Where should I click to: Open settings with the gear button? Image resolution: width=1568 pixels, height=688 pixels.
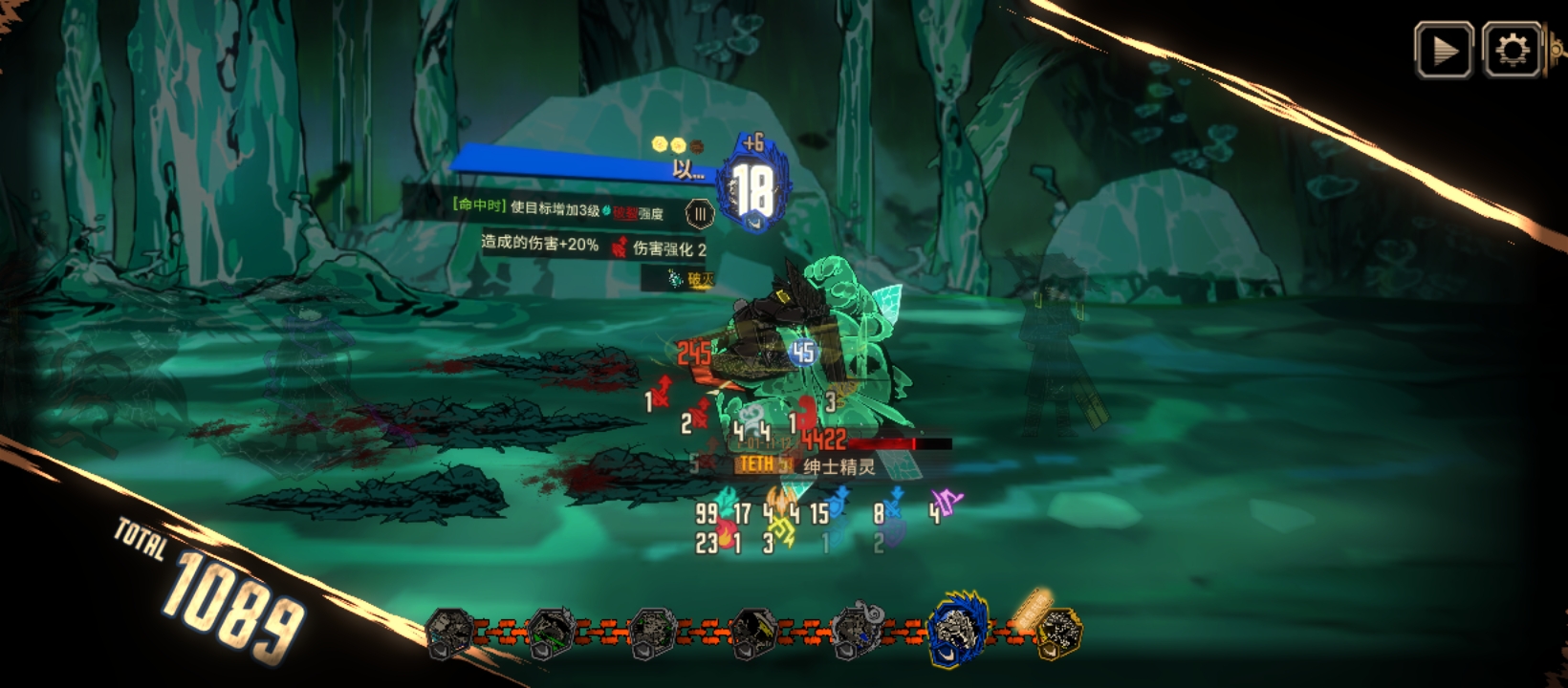pos(1512,50)
